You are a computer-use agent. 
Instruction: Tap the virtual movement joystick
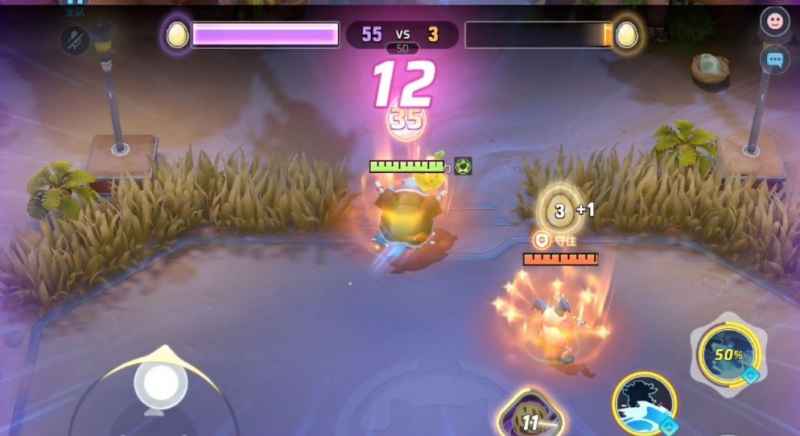pyautogui.click(x=156, y=383)
